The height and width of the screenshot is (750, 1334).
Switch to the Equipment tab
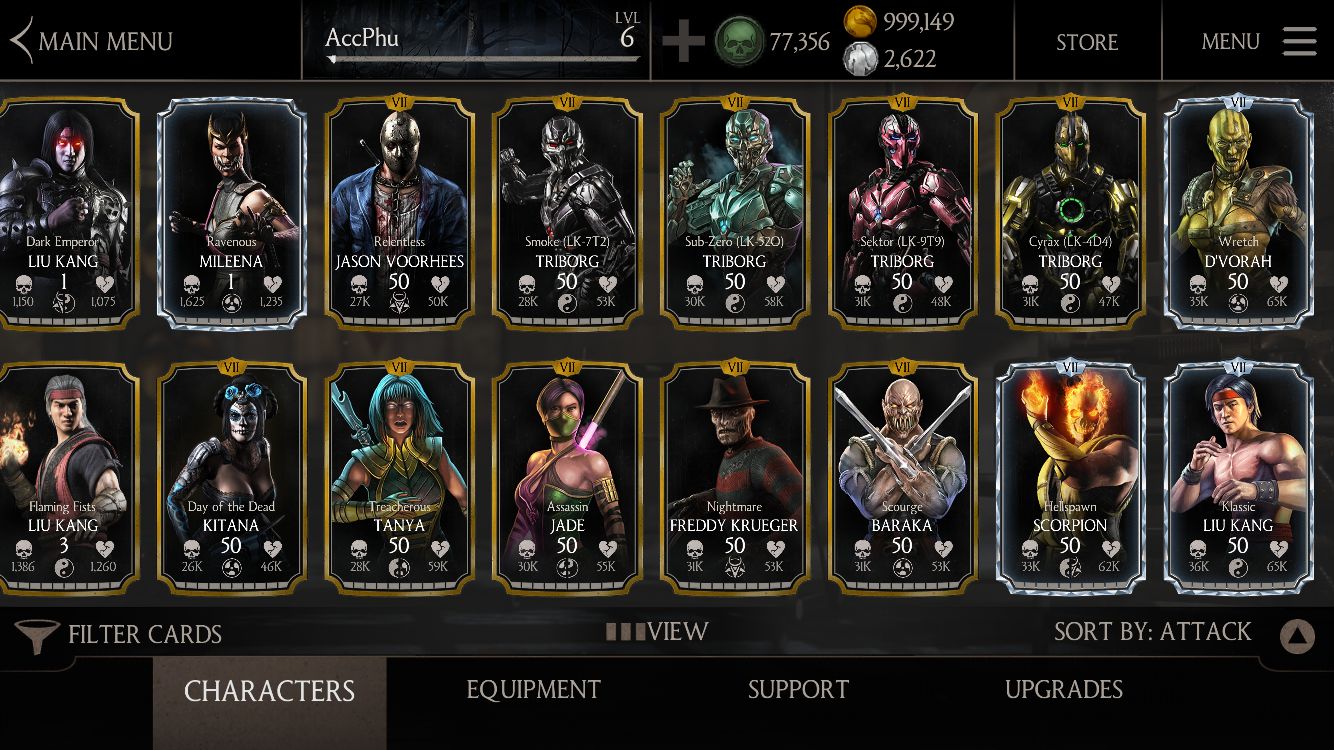(x=533, y=690)
